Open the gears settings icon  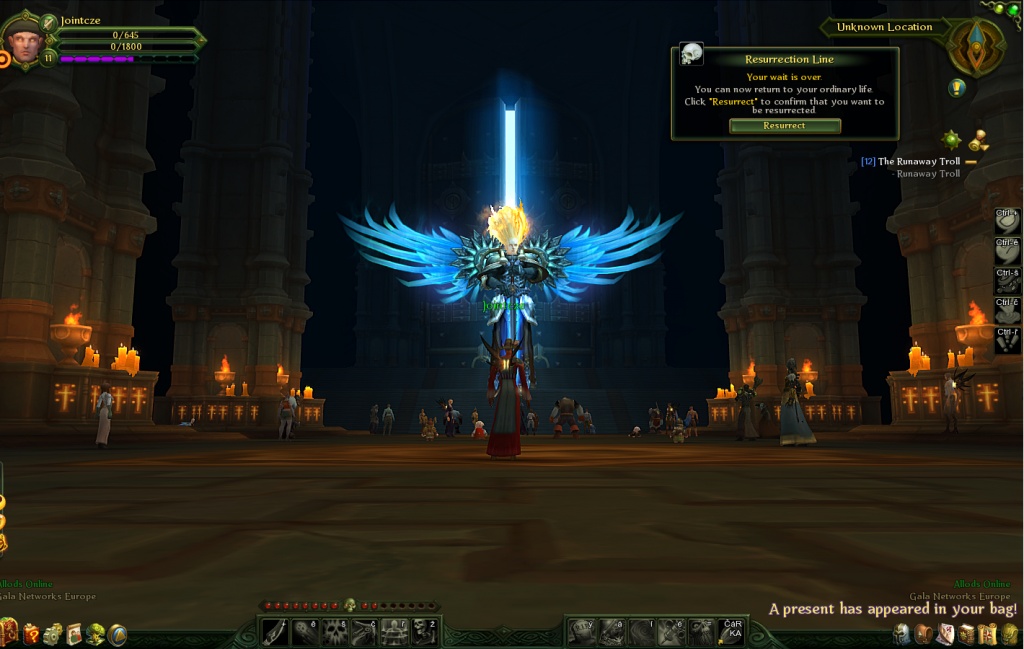pos(53,633)
